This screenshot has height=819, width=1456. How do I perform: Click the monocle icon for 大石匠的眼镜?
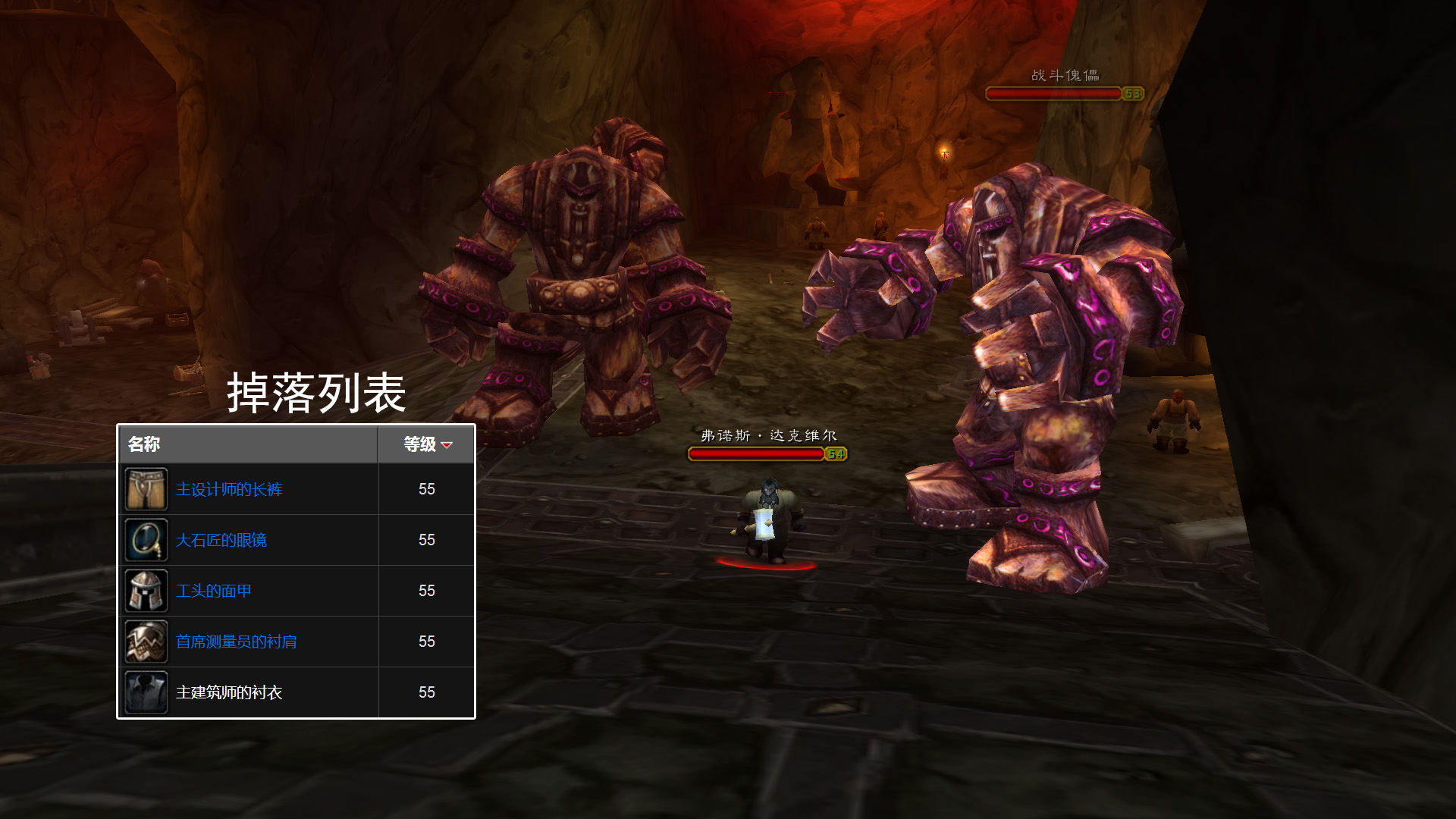pyautogui.click(x=146, y=541)
